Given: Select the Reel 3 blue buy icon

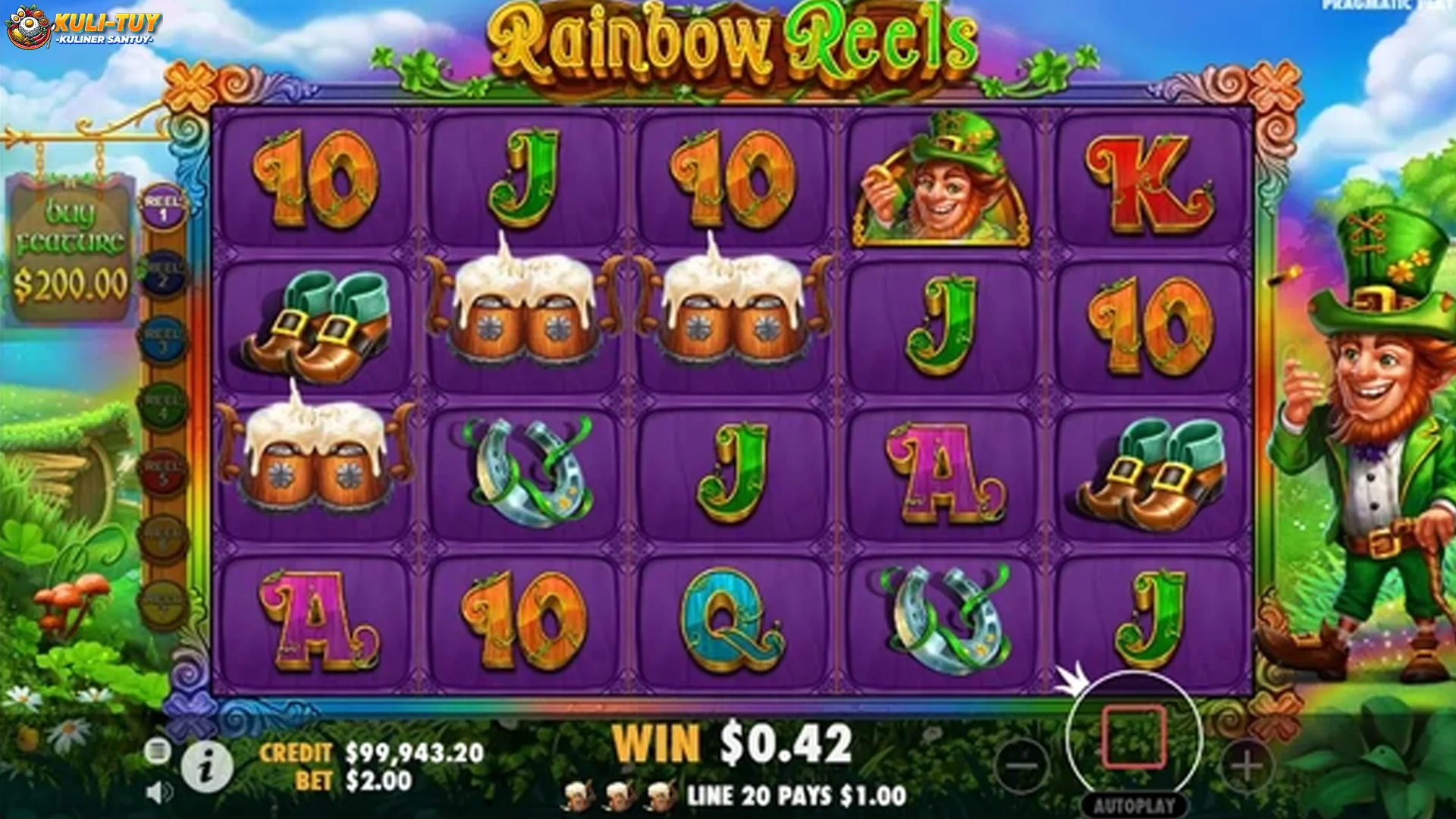Looking at the screenshot, I should 164,339.
